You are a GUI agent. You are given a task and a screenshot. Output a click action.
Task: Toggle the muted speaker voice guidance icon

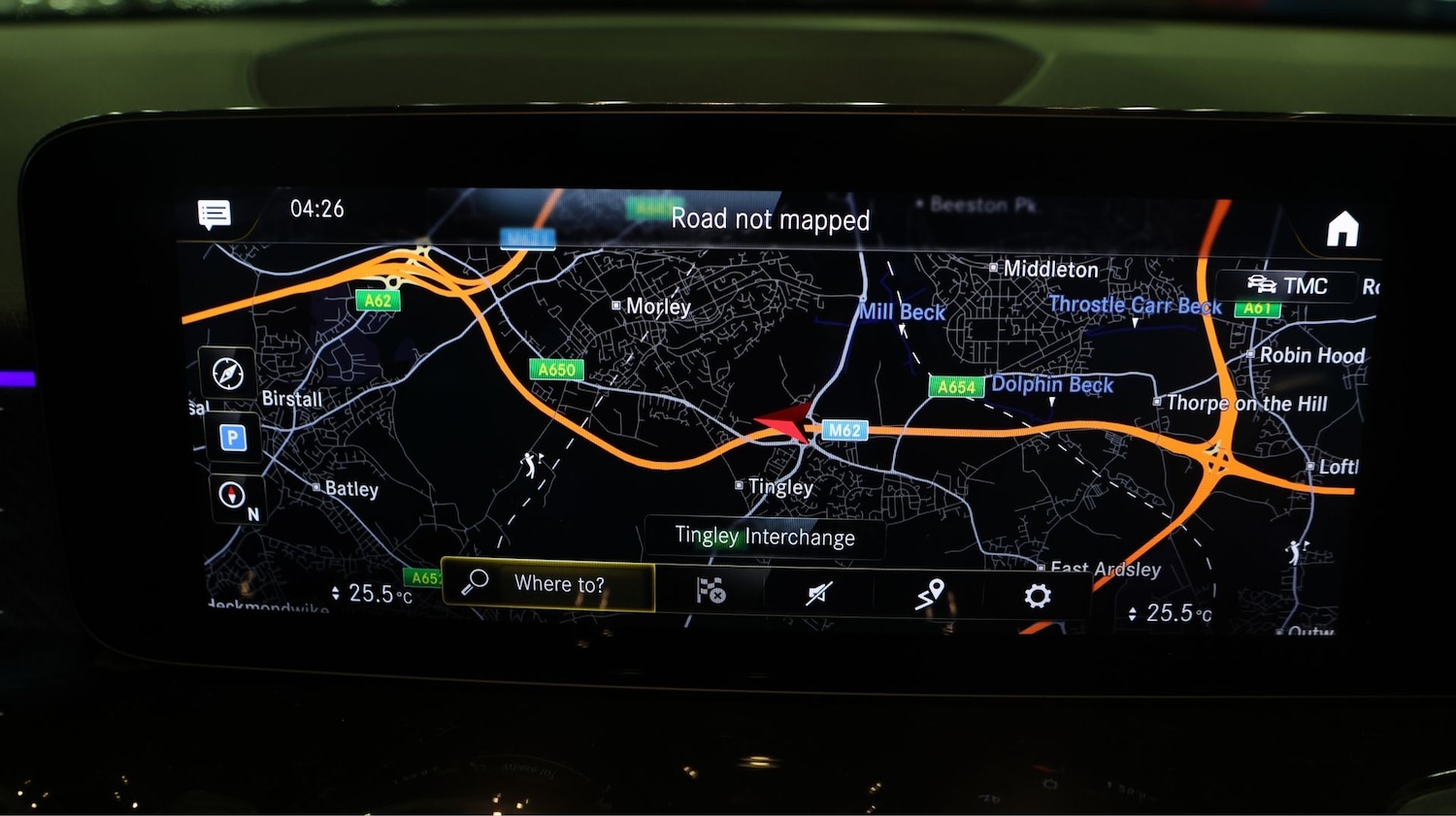pos(819,592)
